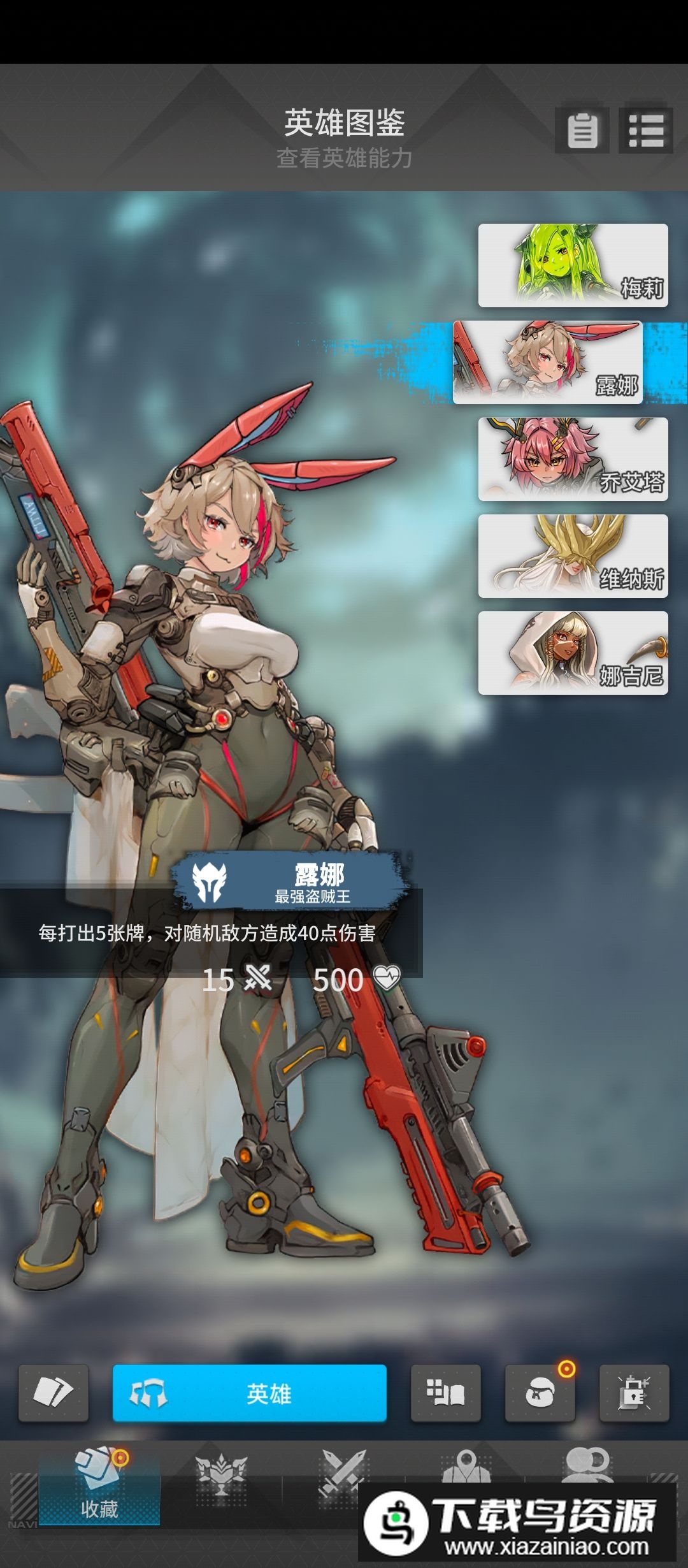The height and width of the screenshot is (1568, 688).
Task: Visit the www.xiazainiao.com watermark link
Action: [x=545, y=1546]
